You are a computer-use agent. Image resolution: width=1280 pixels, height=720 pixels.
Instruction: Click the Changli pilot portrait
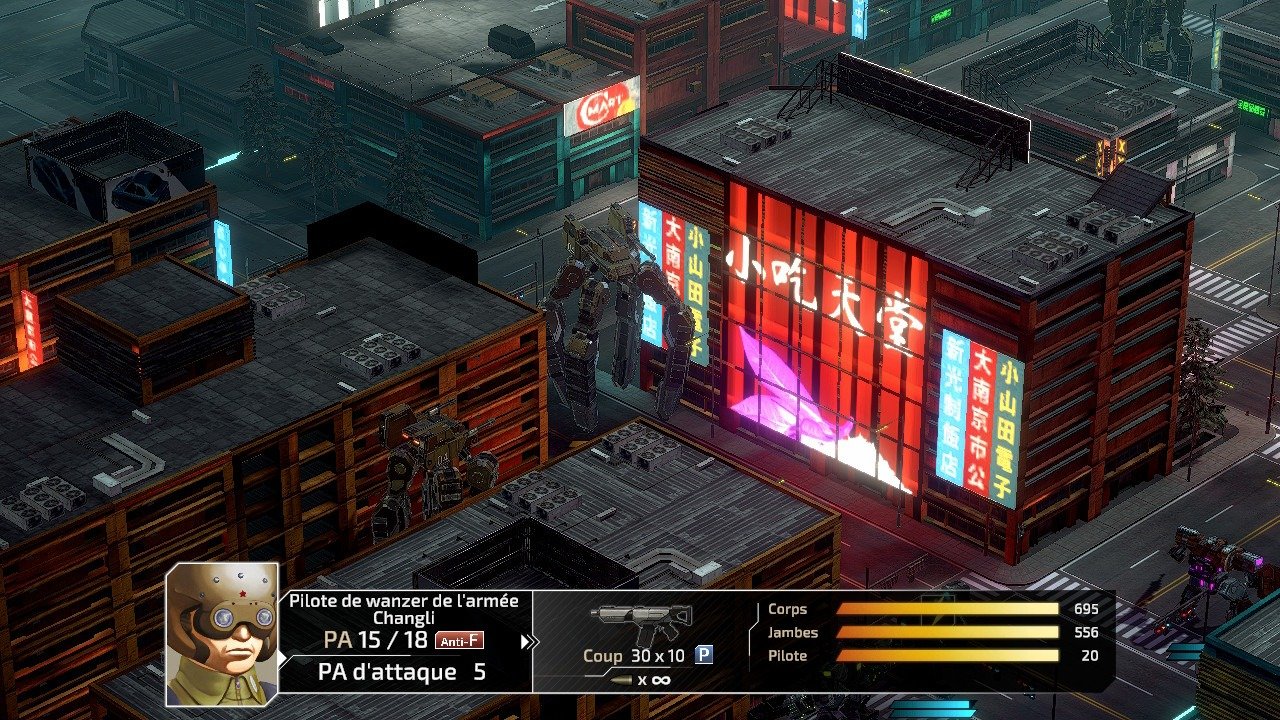point(221,633)
